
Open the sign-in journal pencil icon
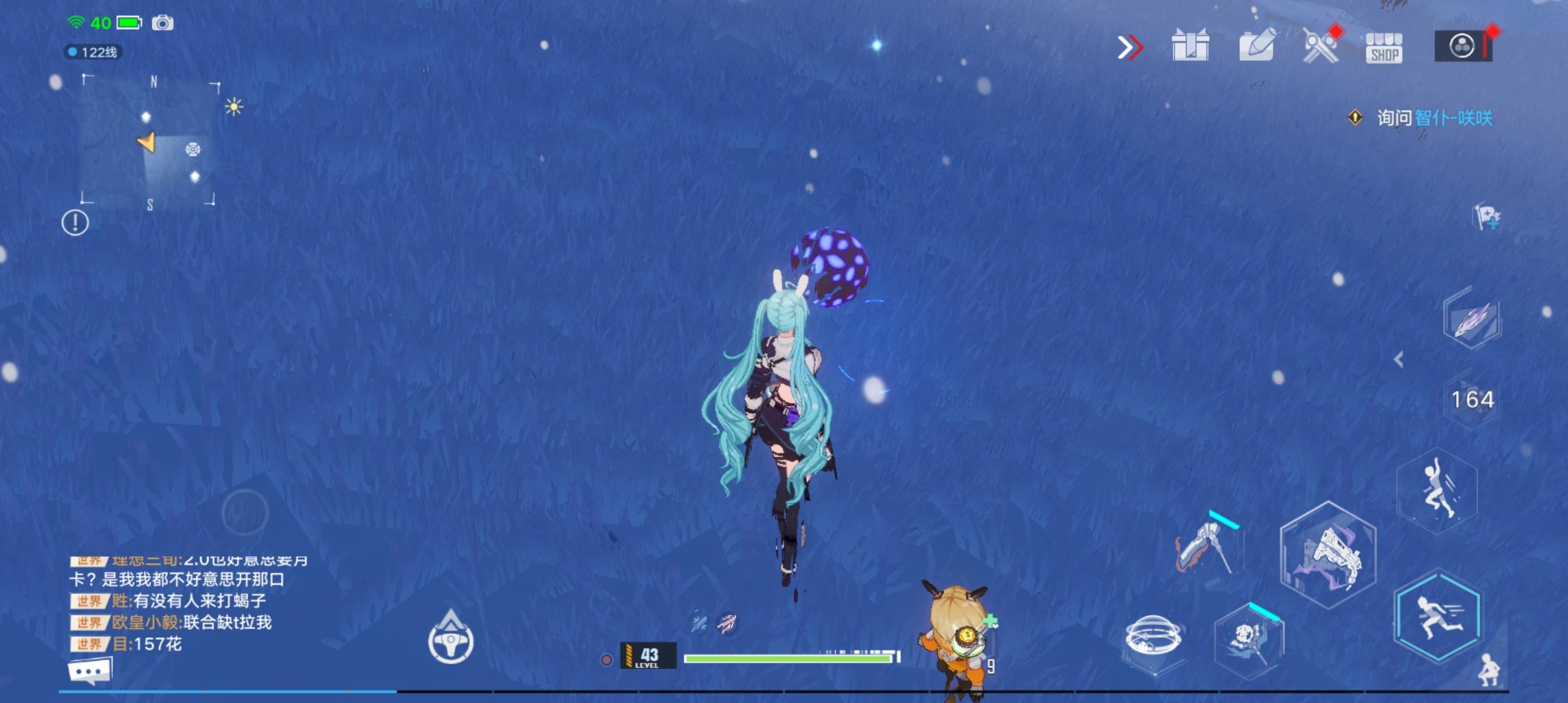[1255, 47]
